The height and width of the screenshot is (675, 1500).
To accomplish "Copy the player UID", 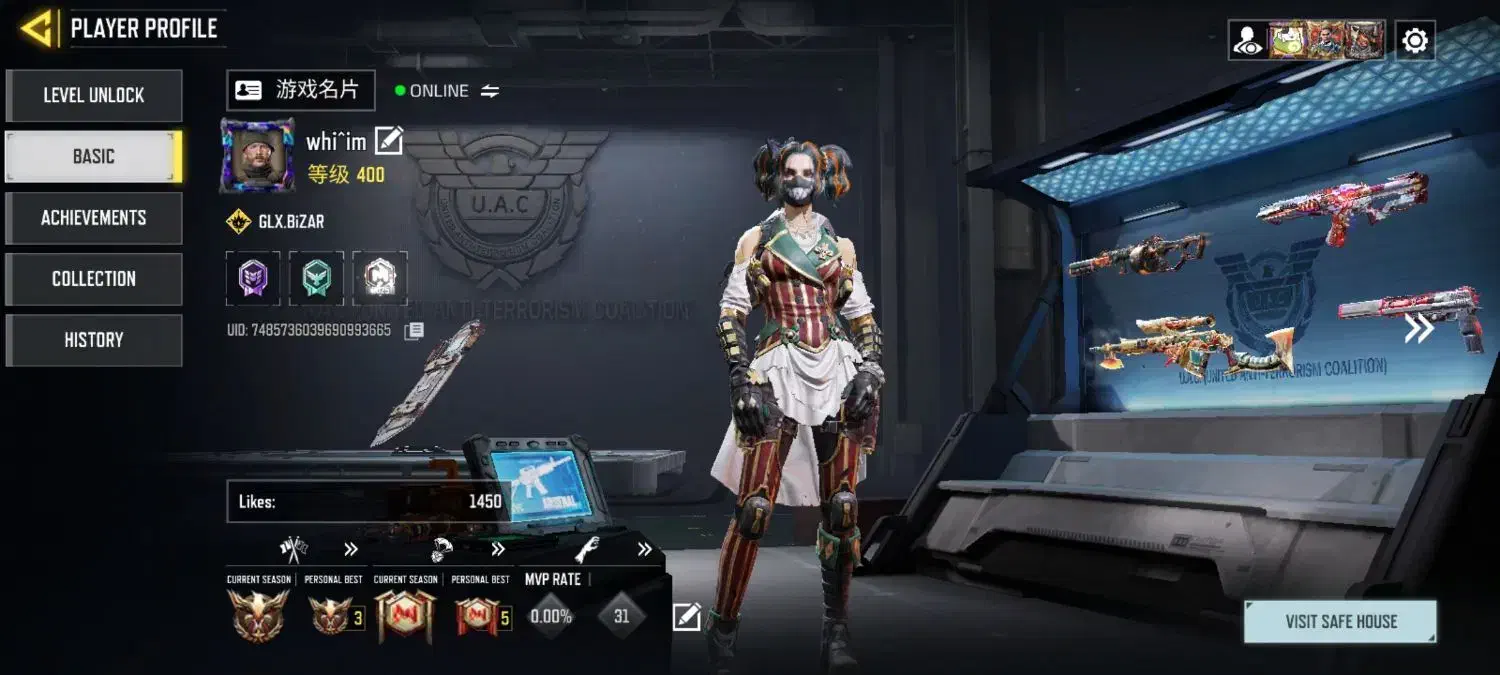I will pos(414,330).
